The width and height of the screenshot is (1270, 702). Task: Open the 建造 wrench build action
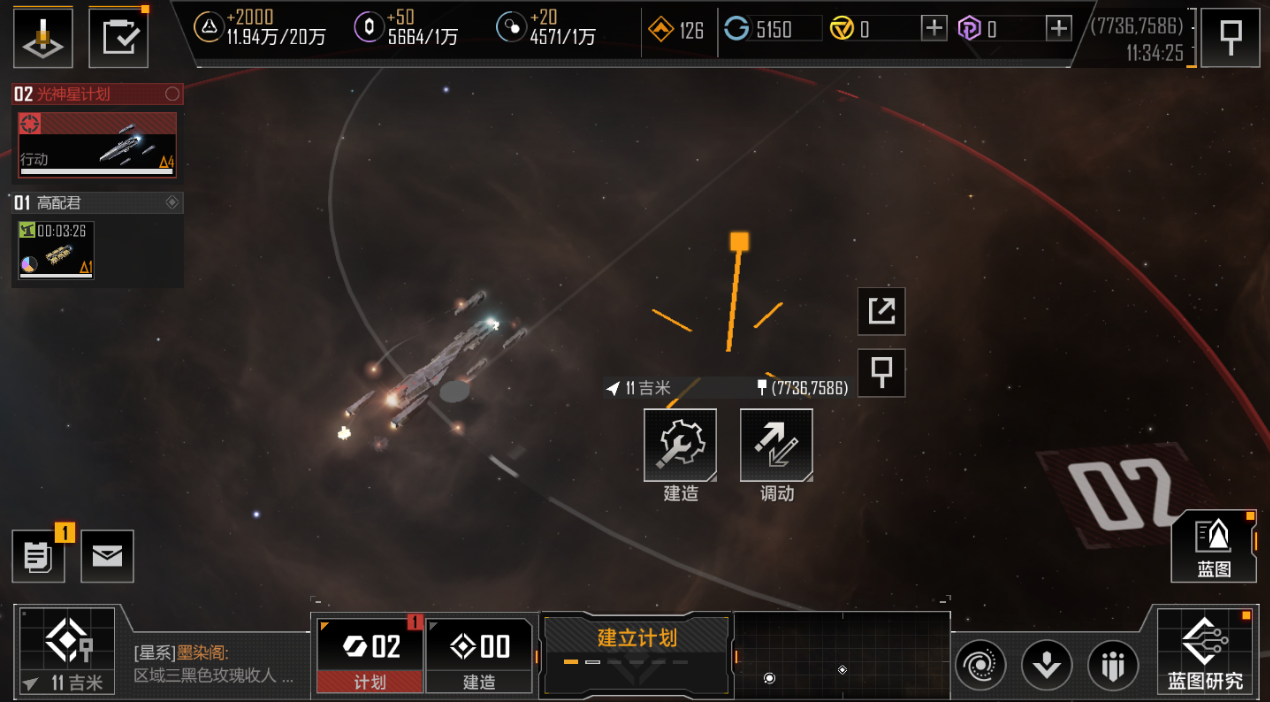point(680,445)
